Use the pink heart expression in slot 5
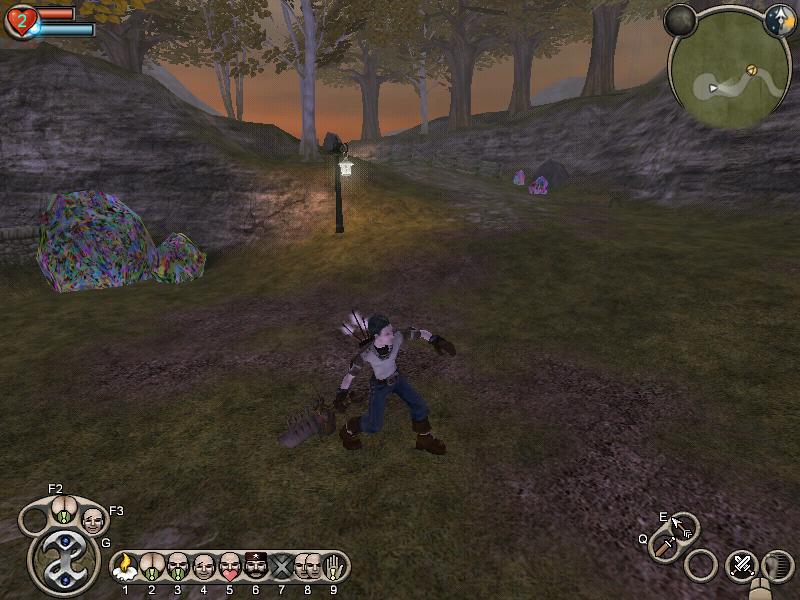 230,567
